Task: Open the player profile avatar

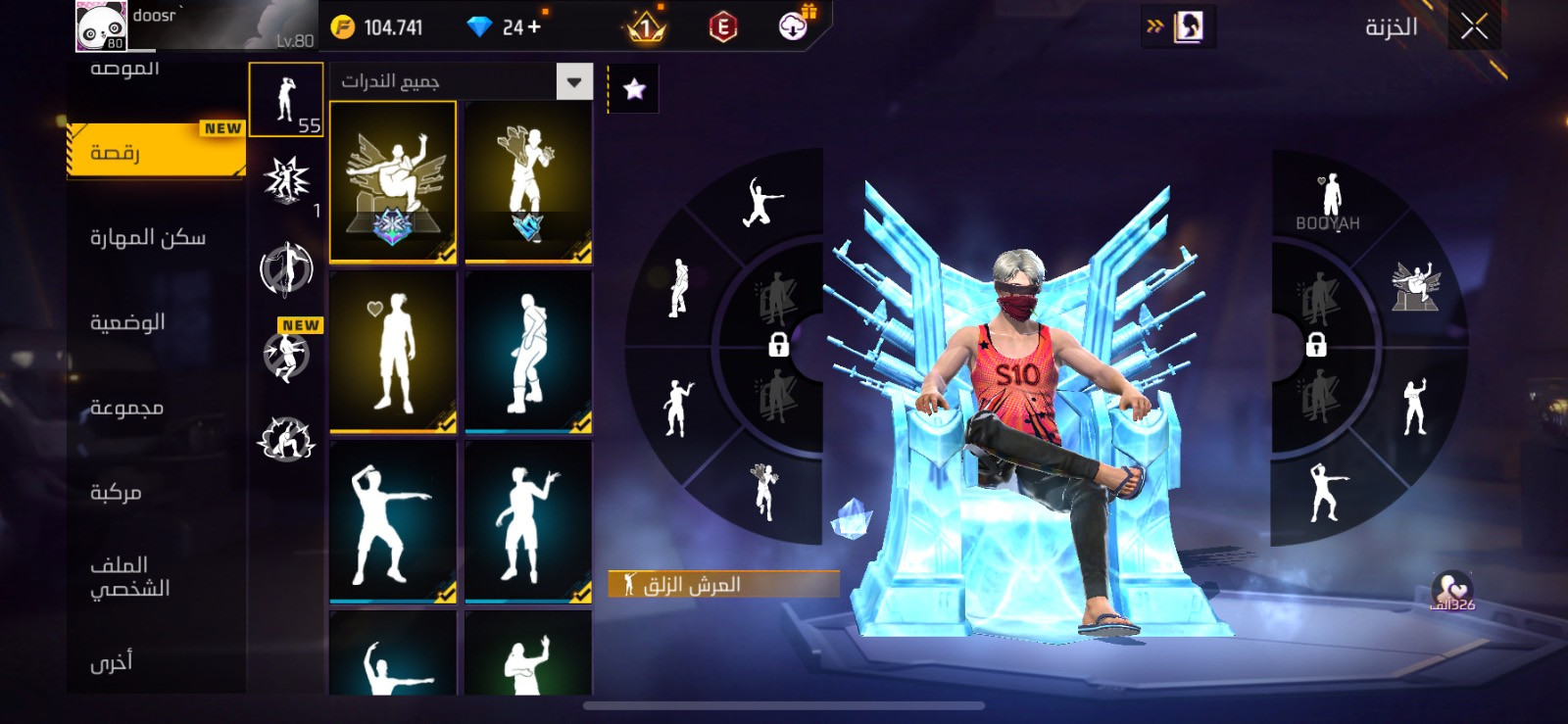Action: click(102, 25)
